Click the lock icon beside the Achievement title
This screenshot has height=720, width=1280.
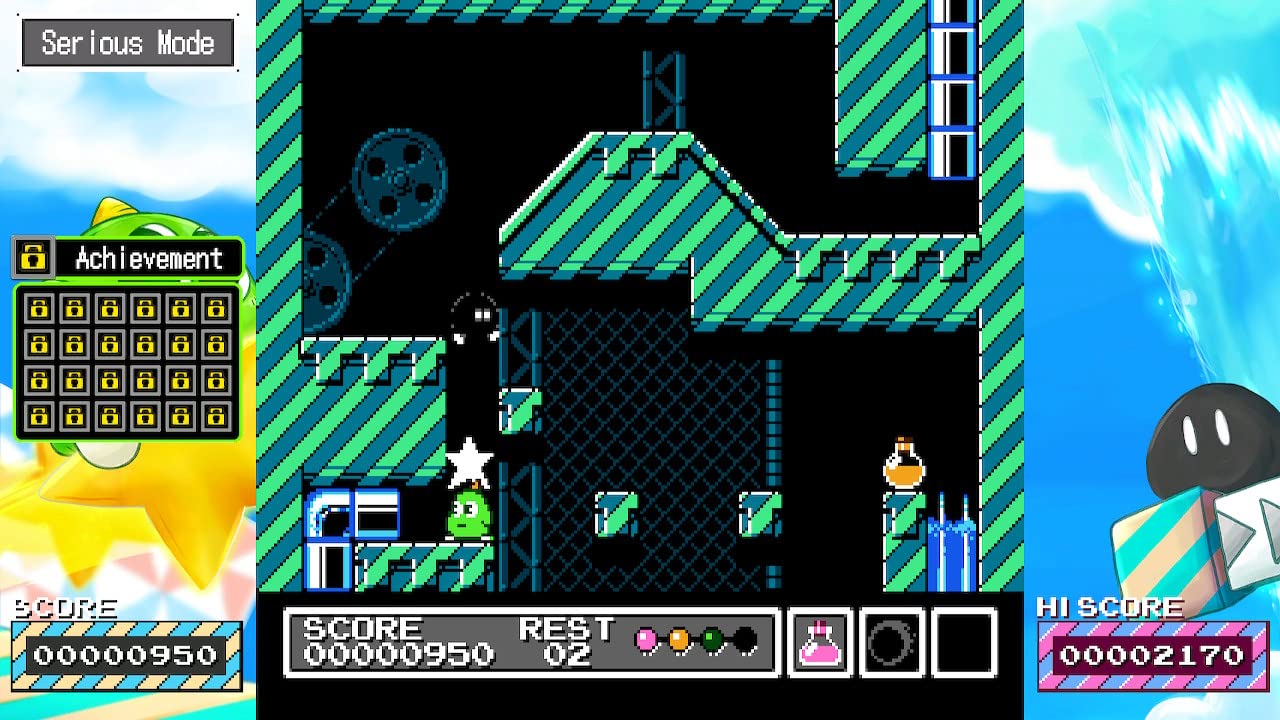[33, 258]
